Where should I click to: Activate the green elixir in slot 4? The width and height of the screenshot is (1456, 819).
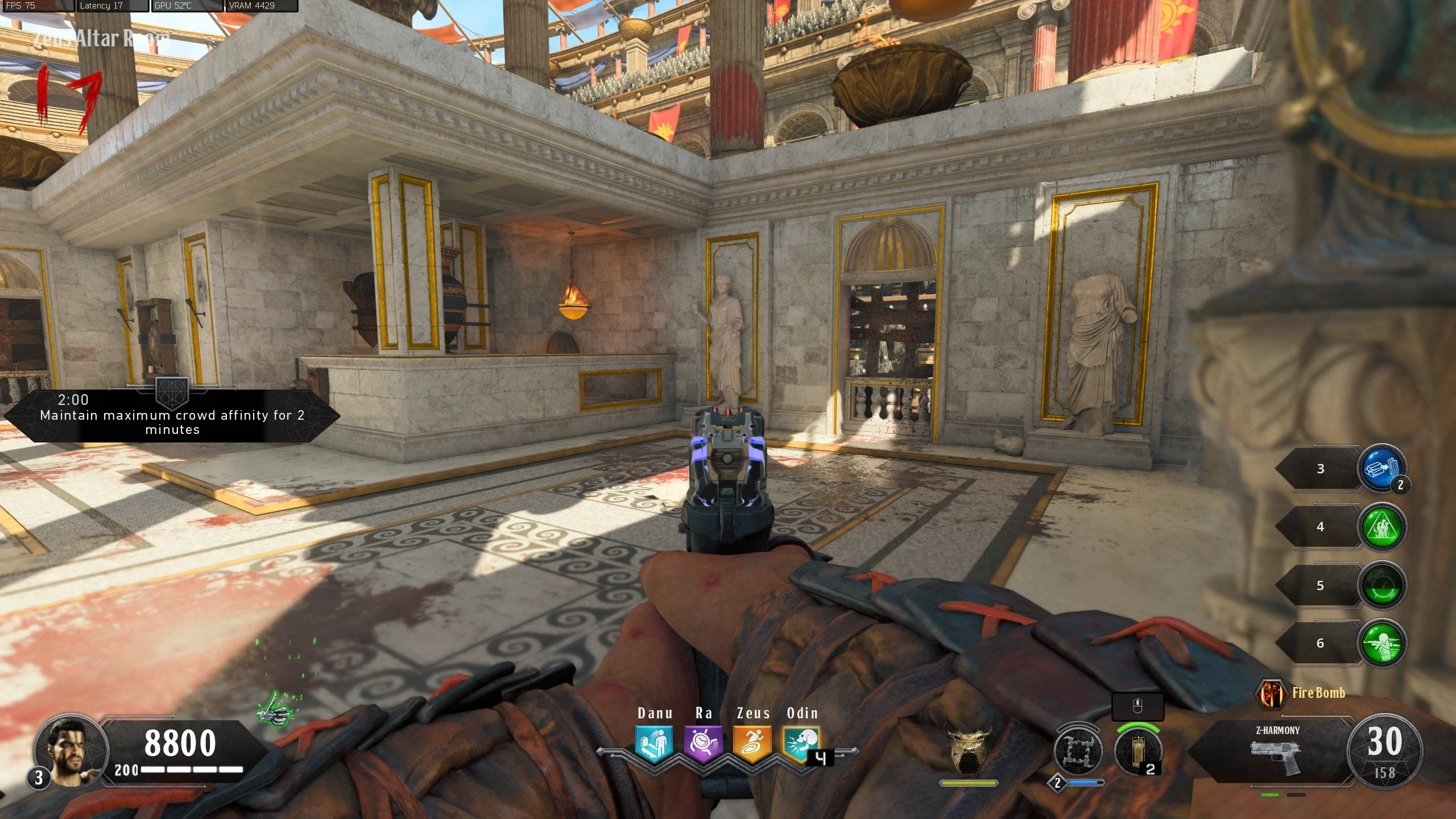tap(1381, 527)
